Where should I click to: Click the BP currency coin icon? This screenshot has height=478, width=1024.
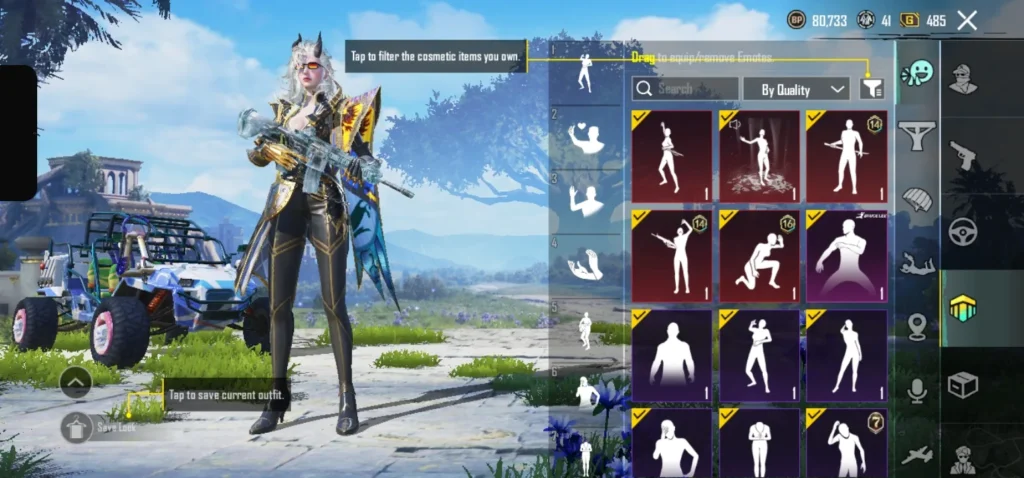[797, 20]
